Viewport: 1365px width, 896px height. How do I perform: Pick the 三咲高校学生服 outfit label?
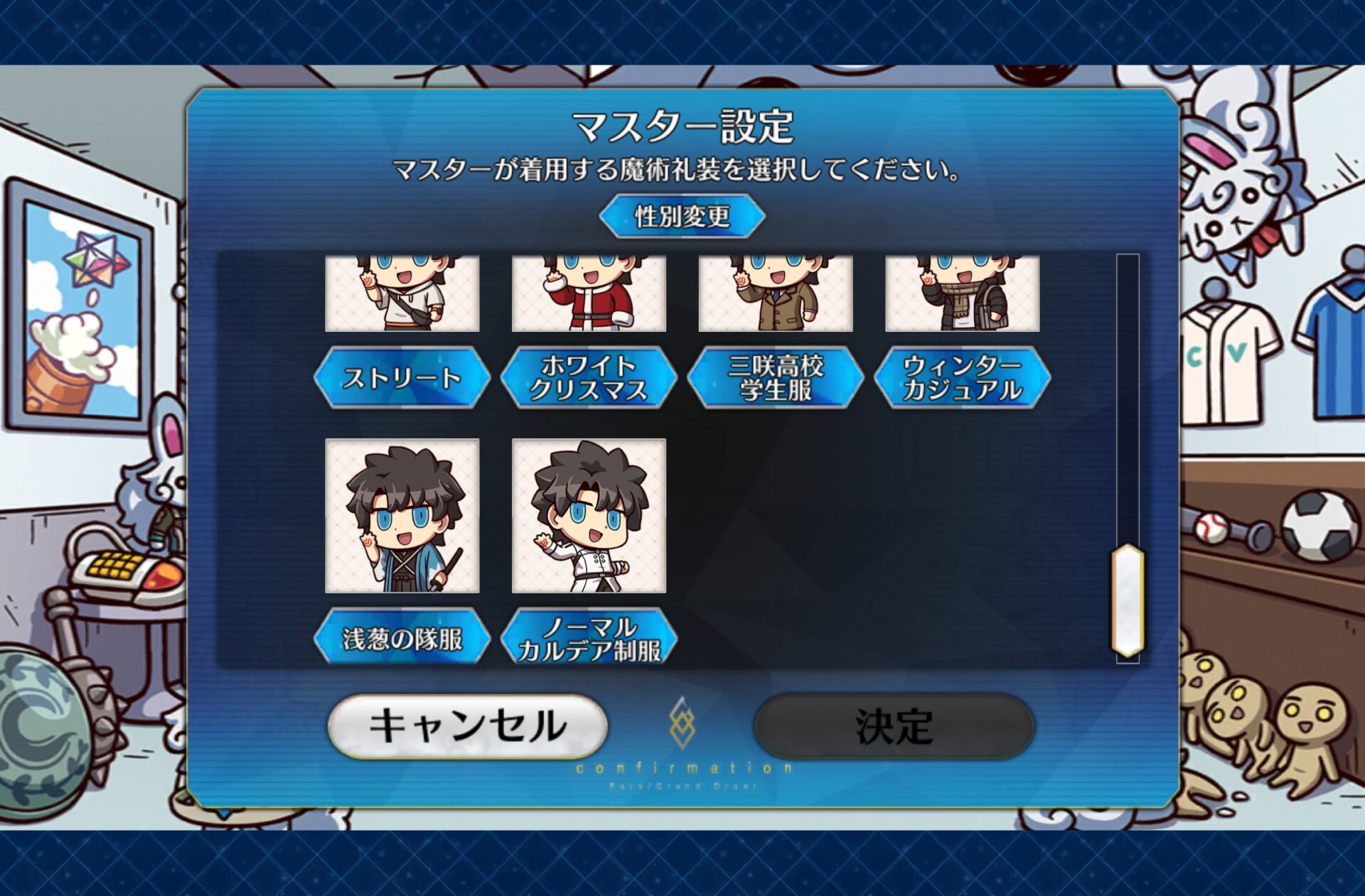[x=775, y=377]
